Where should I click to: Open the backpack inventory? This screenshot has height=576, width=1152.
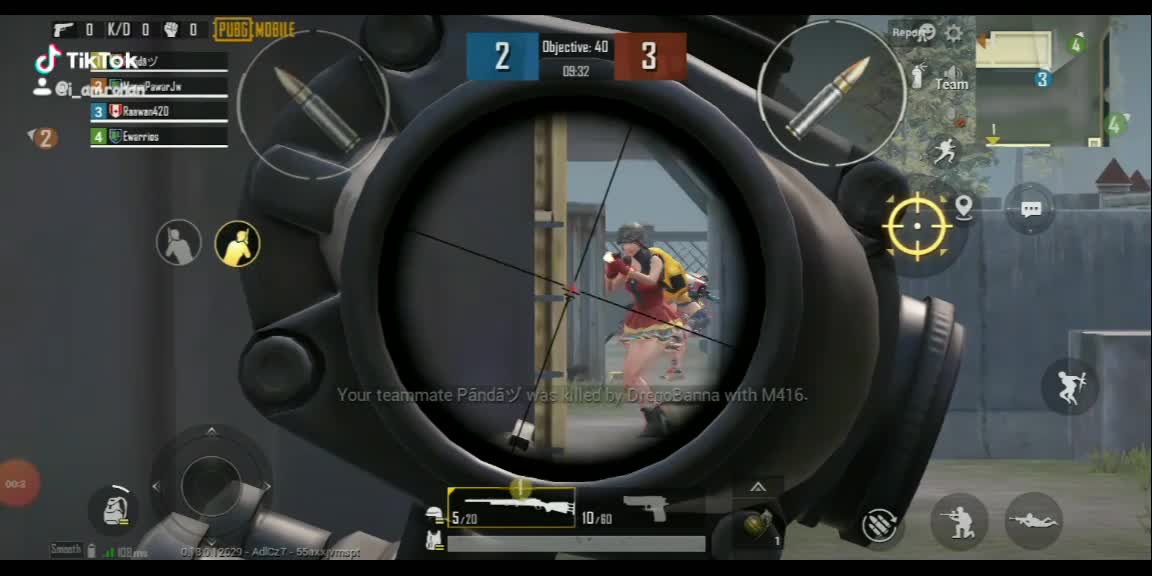click(x=114, y=508)
